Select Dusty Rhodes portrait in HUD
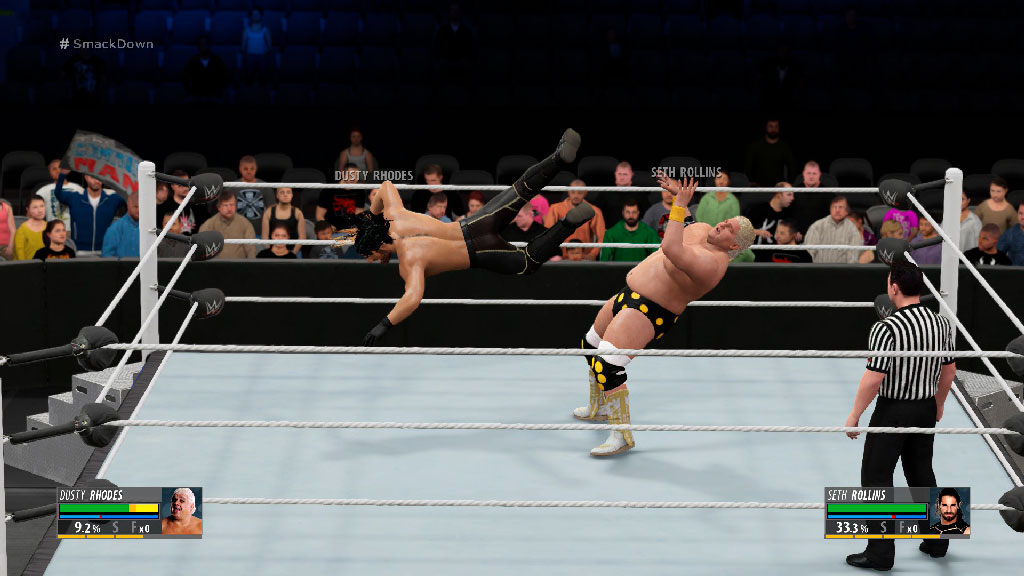This screenshot has width=1024, height=576. 181,512
